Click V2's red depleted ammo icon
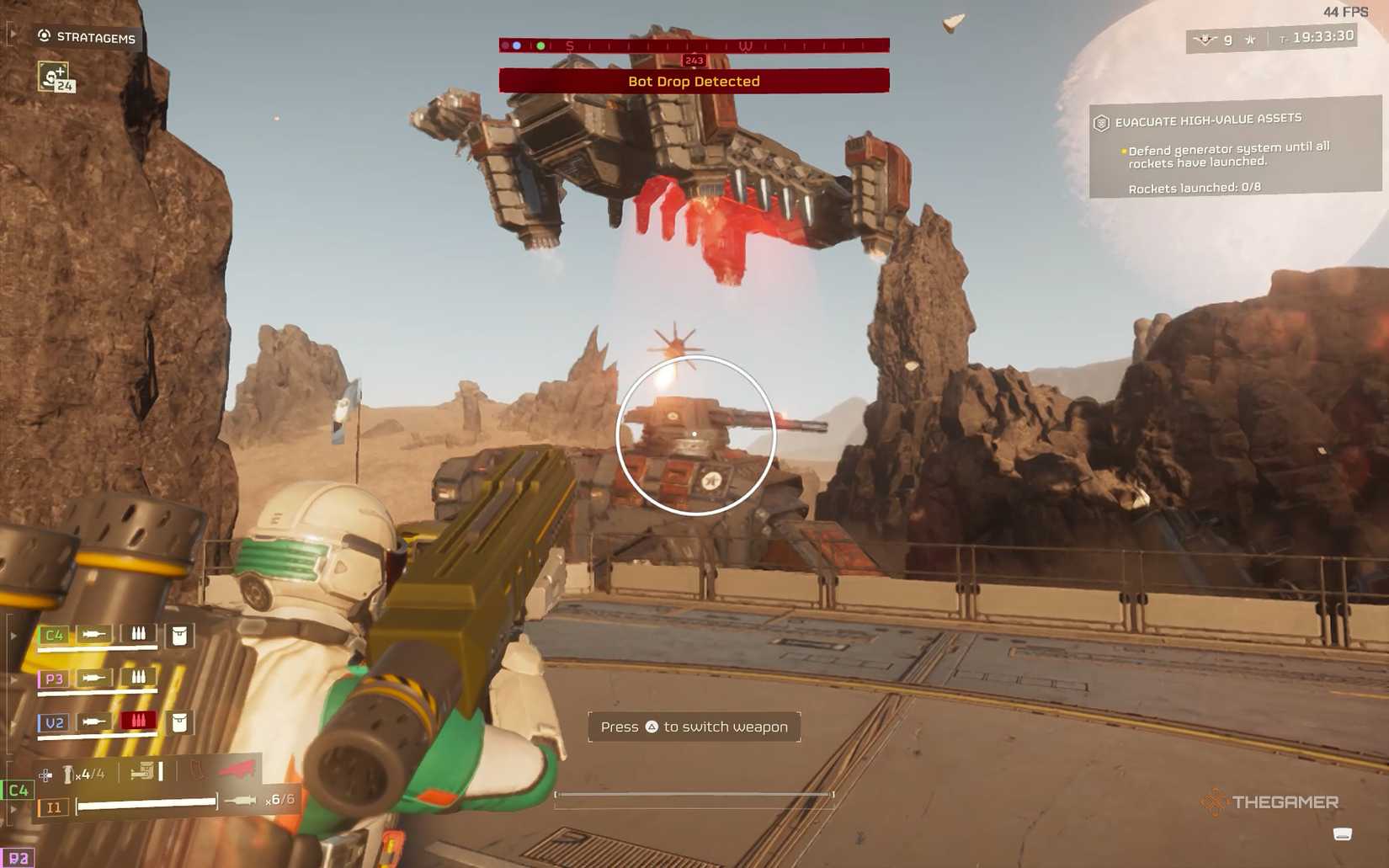 pyautogui.click(x=138, y=721)
